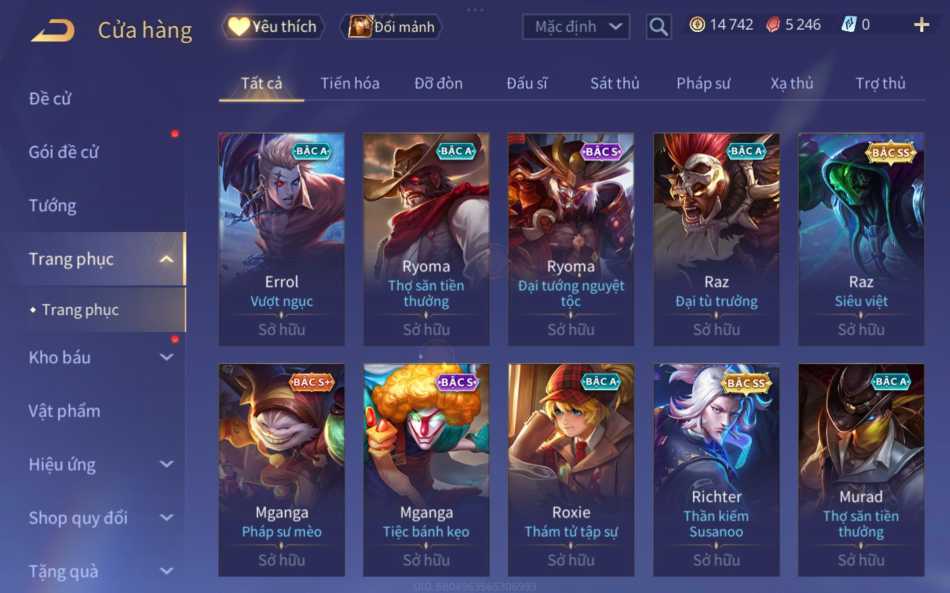Open the Tướng section

click(53, 206)
